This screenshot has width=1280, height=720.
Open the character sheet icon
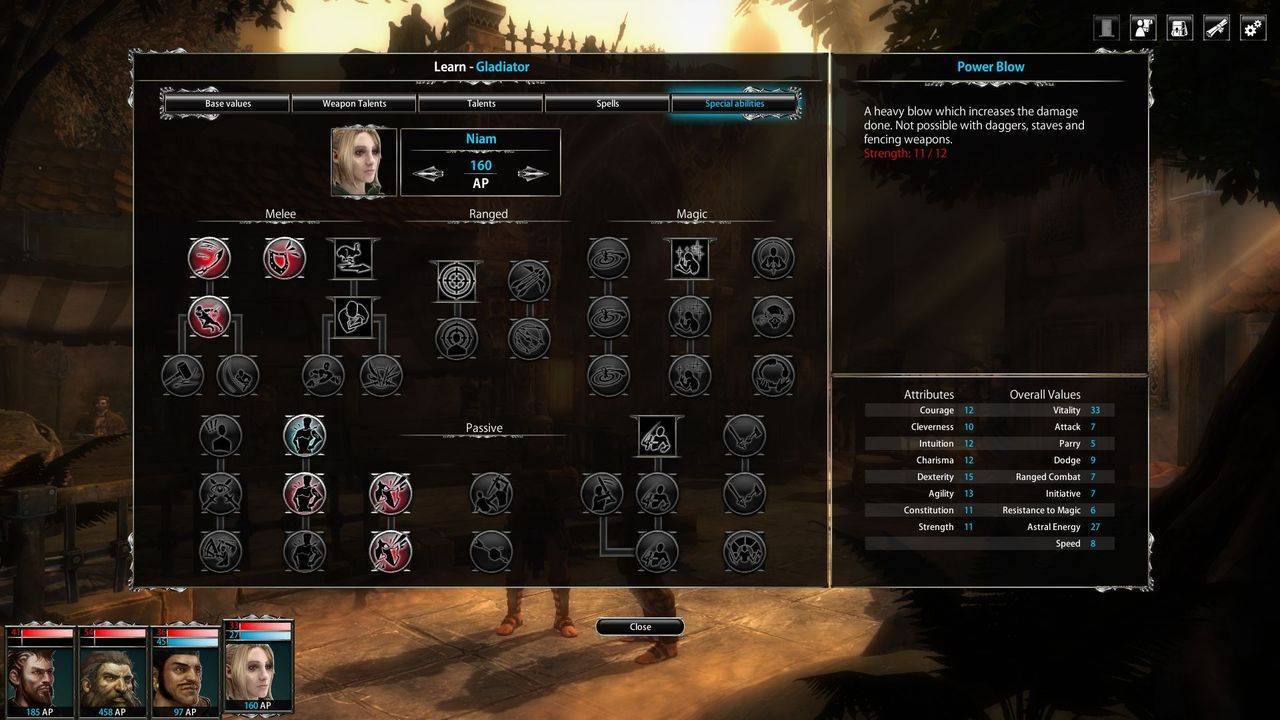(x=1143, y=28)
